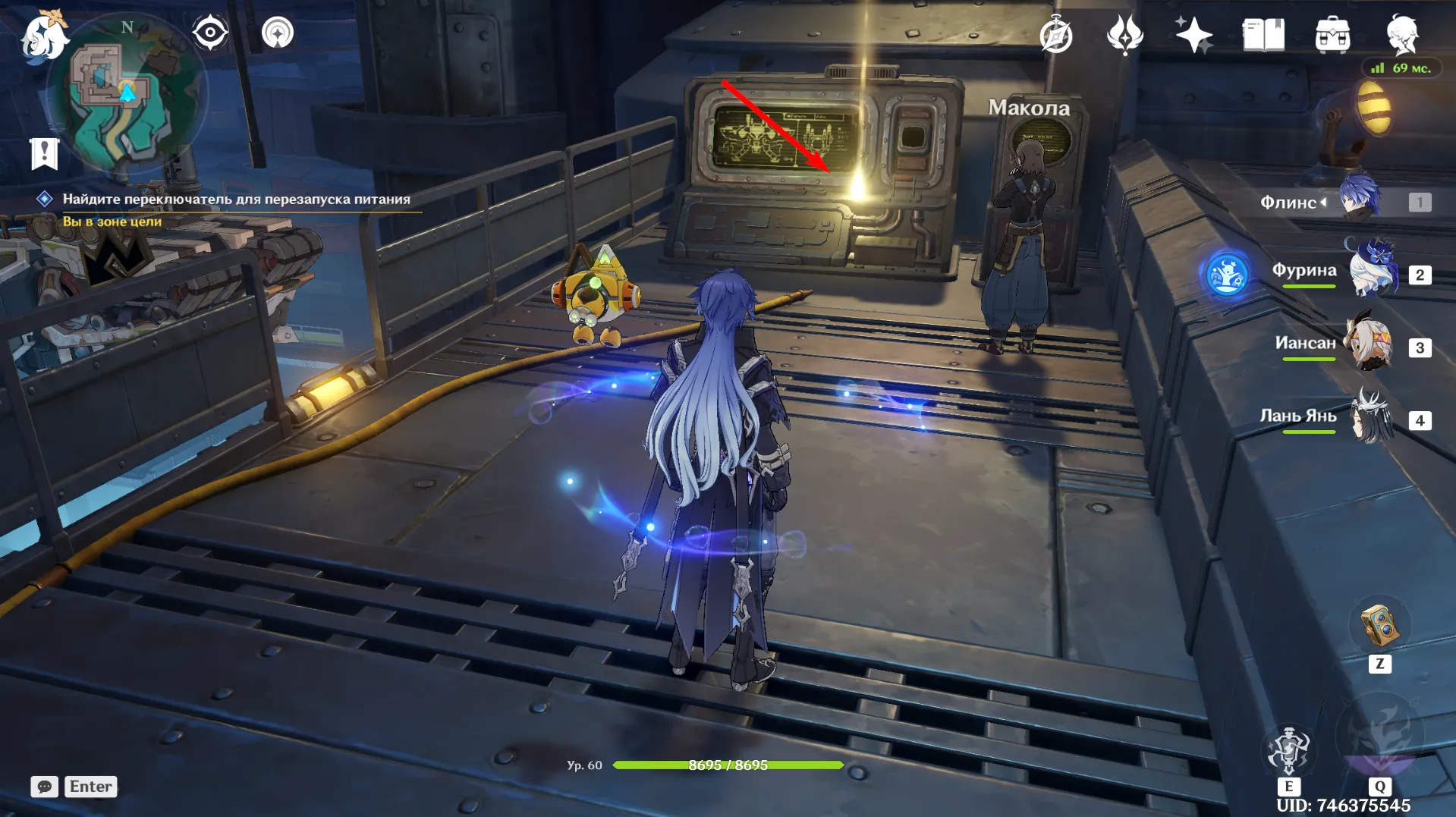The image size is (1456, 817).
Task: Activate the elemental skill icon
Action: 1288,749
